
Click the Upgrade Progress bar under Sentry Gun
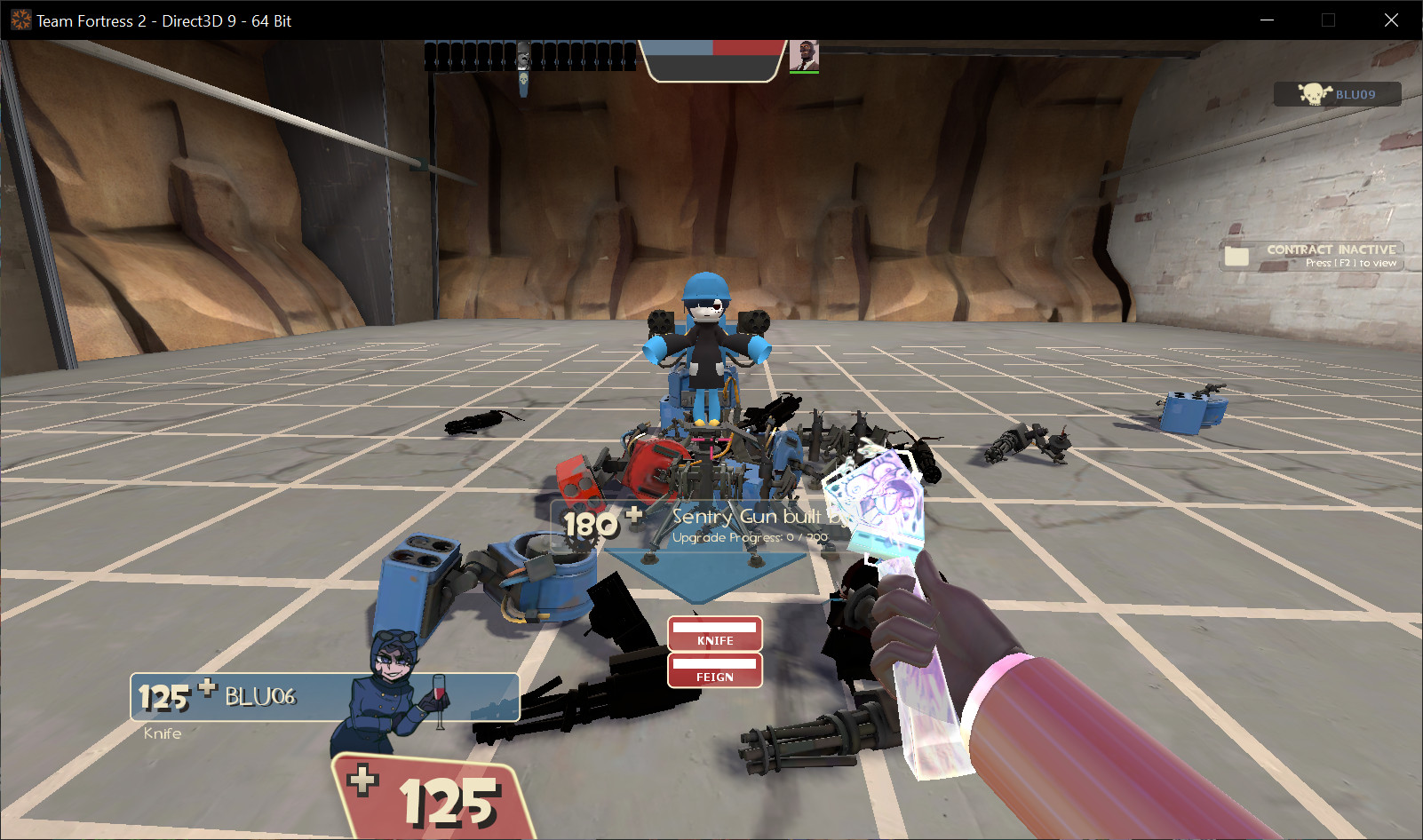(x=751, y=537)
